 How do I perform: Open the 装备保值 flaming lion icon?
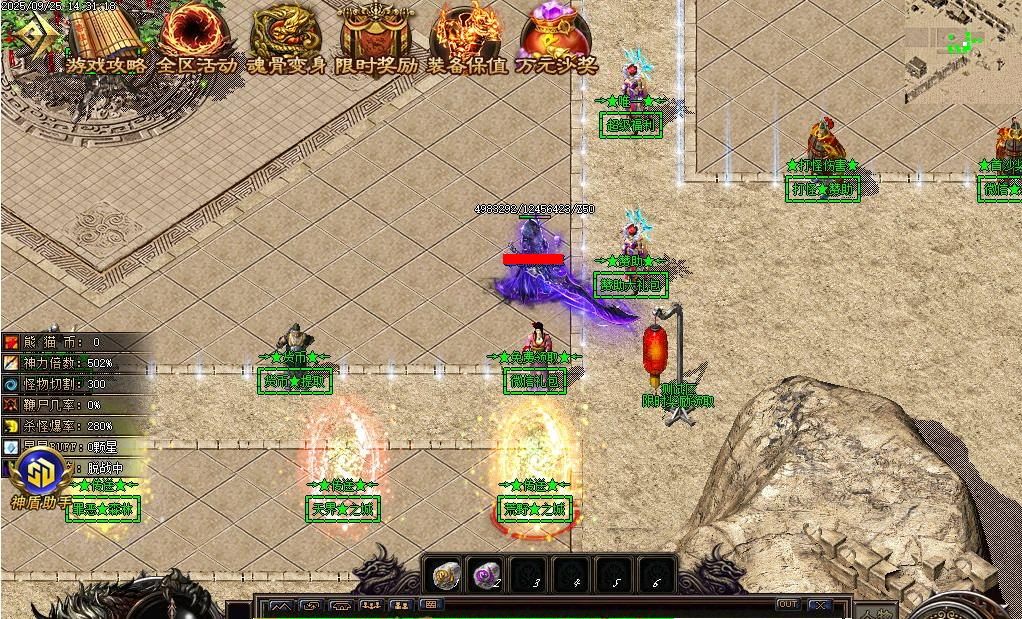point(466,40)
